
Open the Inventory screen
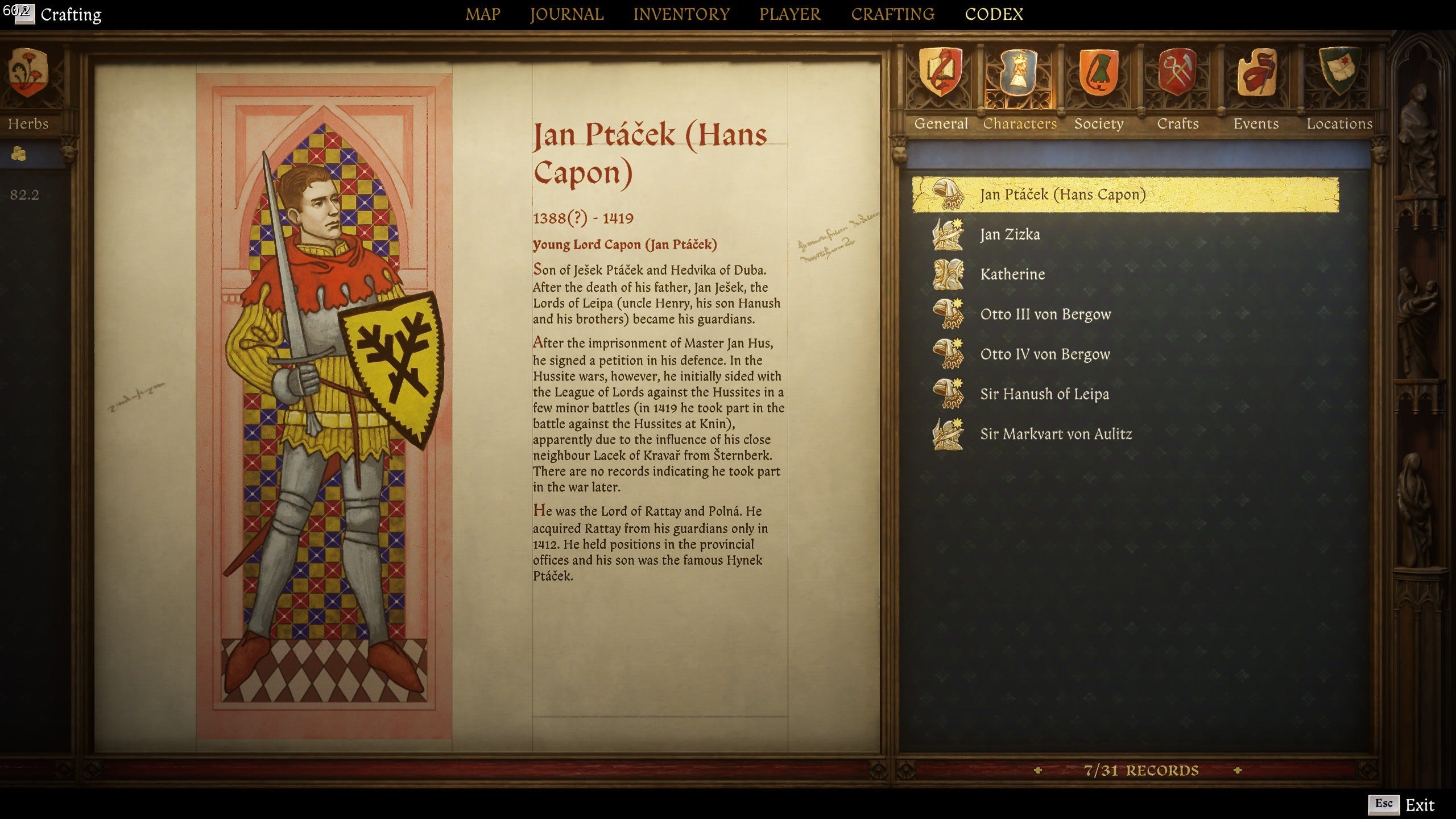click(x=681, y=14)
